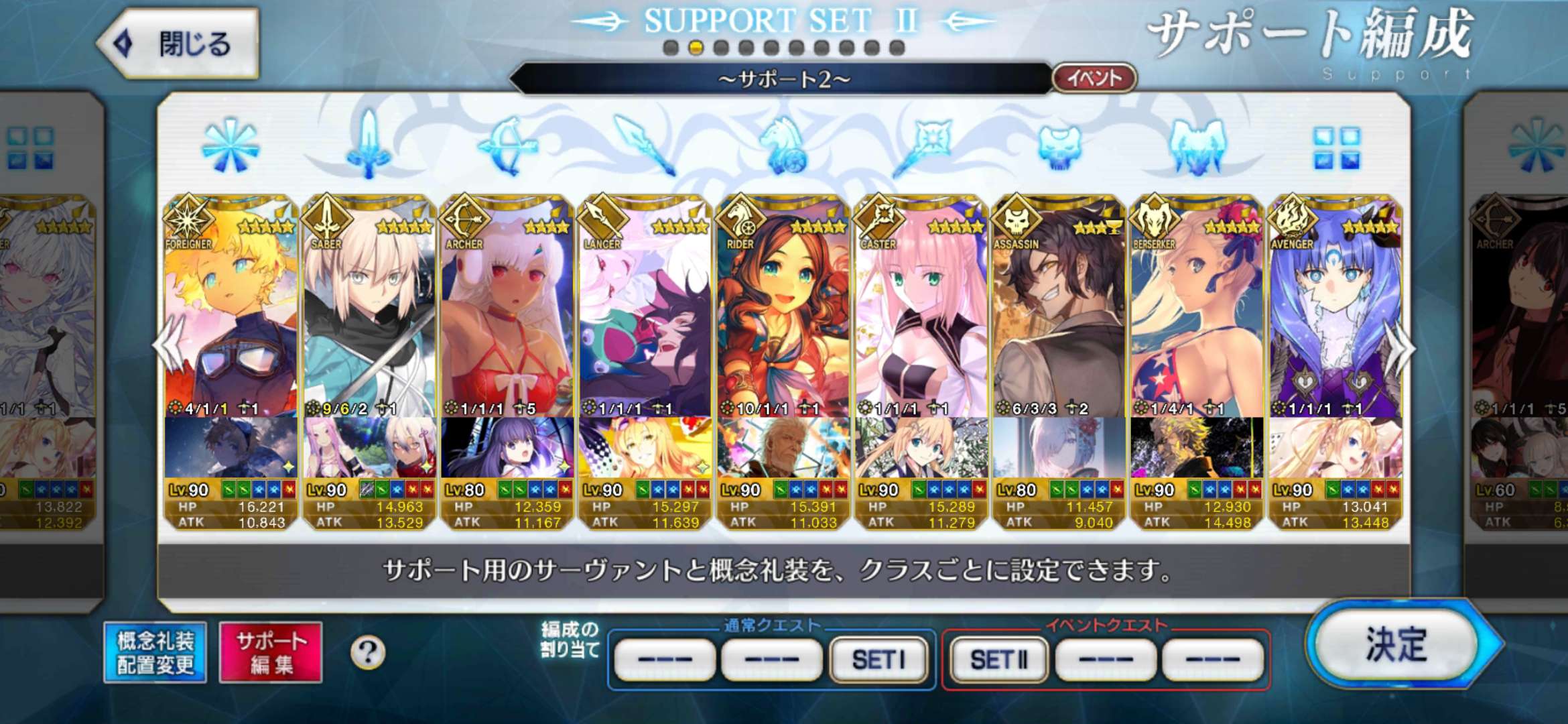Toggle the red イベント tag button
This screenshot has width=1568, height=724.
1094,78
